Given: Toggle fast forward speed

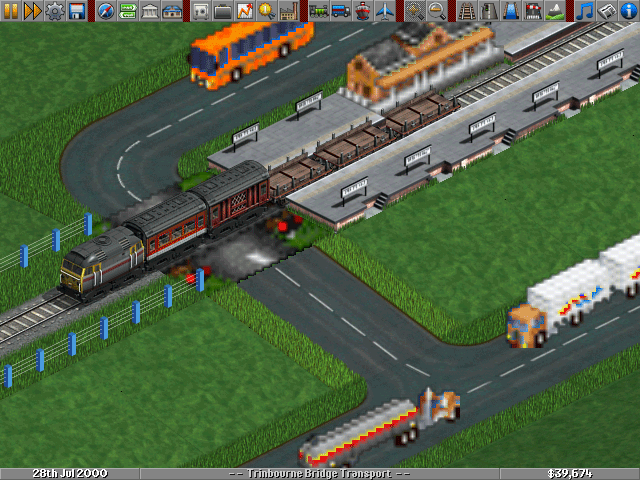Looking at the screenshot, I should (33, 11).
